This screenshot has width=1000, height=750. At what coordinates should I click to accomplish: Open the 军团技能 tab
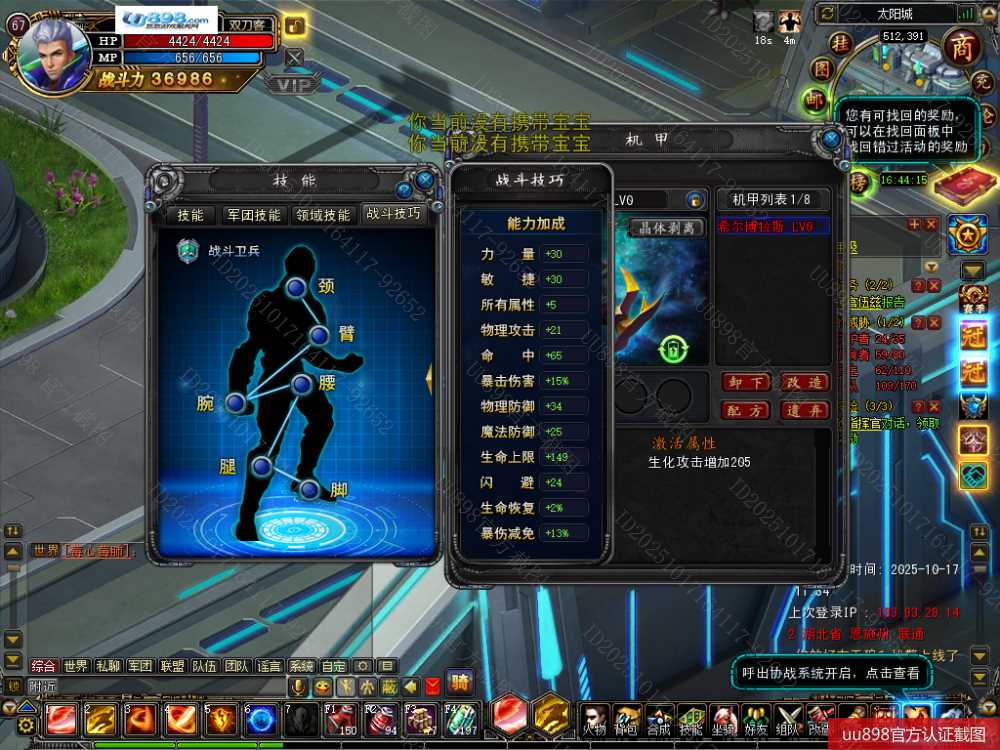[253, 215]
